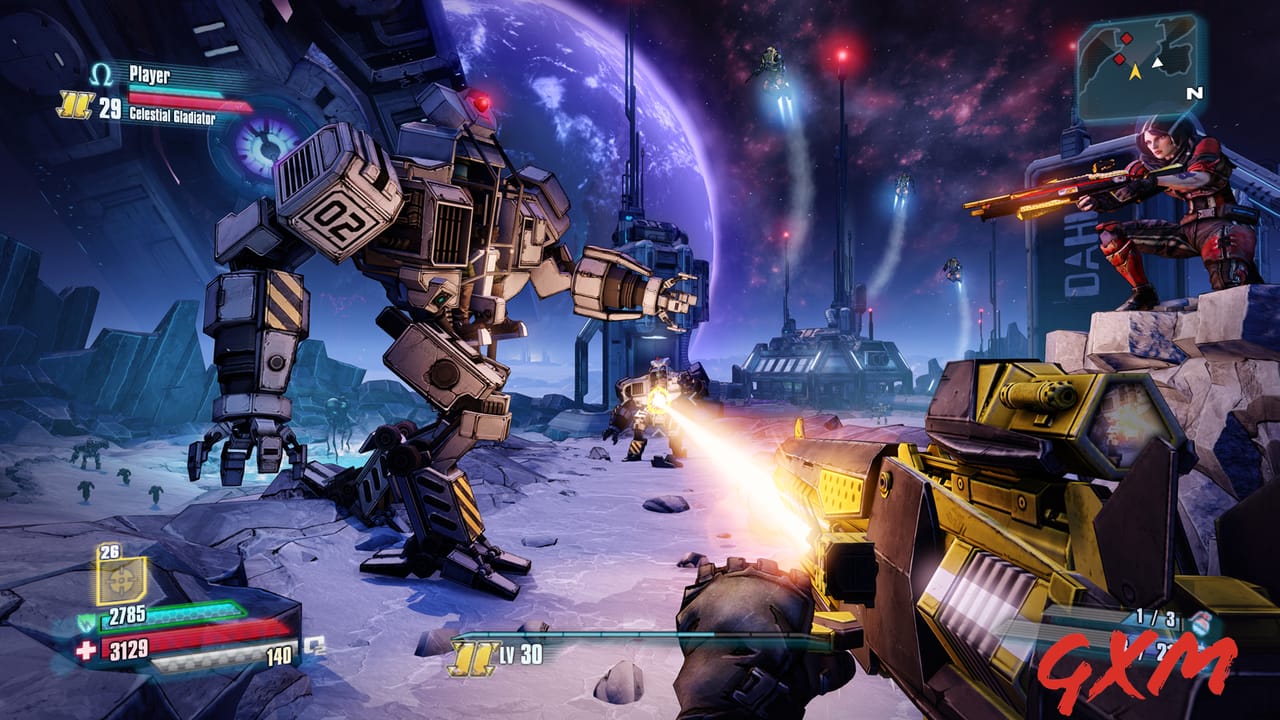Screen dimensions: 1280x720
Task: Click the ammo counter showing 1 / 3
Action: [x=1156, y=617]
